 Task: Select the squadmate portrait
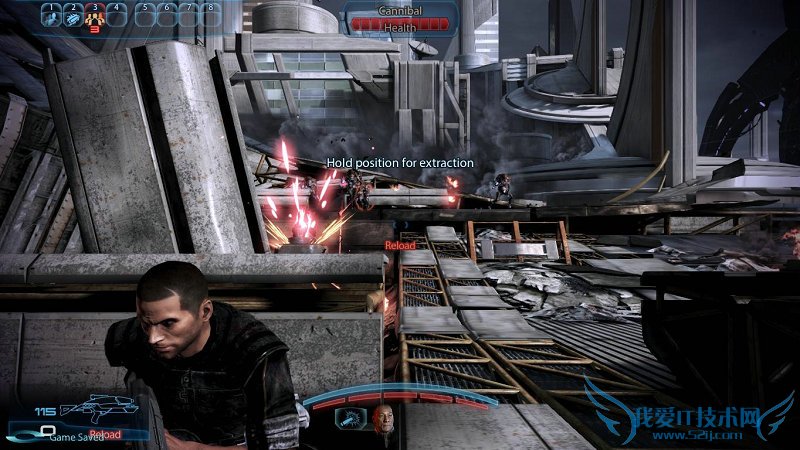[385, 422]
